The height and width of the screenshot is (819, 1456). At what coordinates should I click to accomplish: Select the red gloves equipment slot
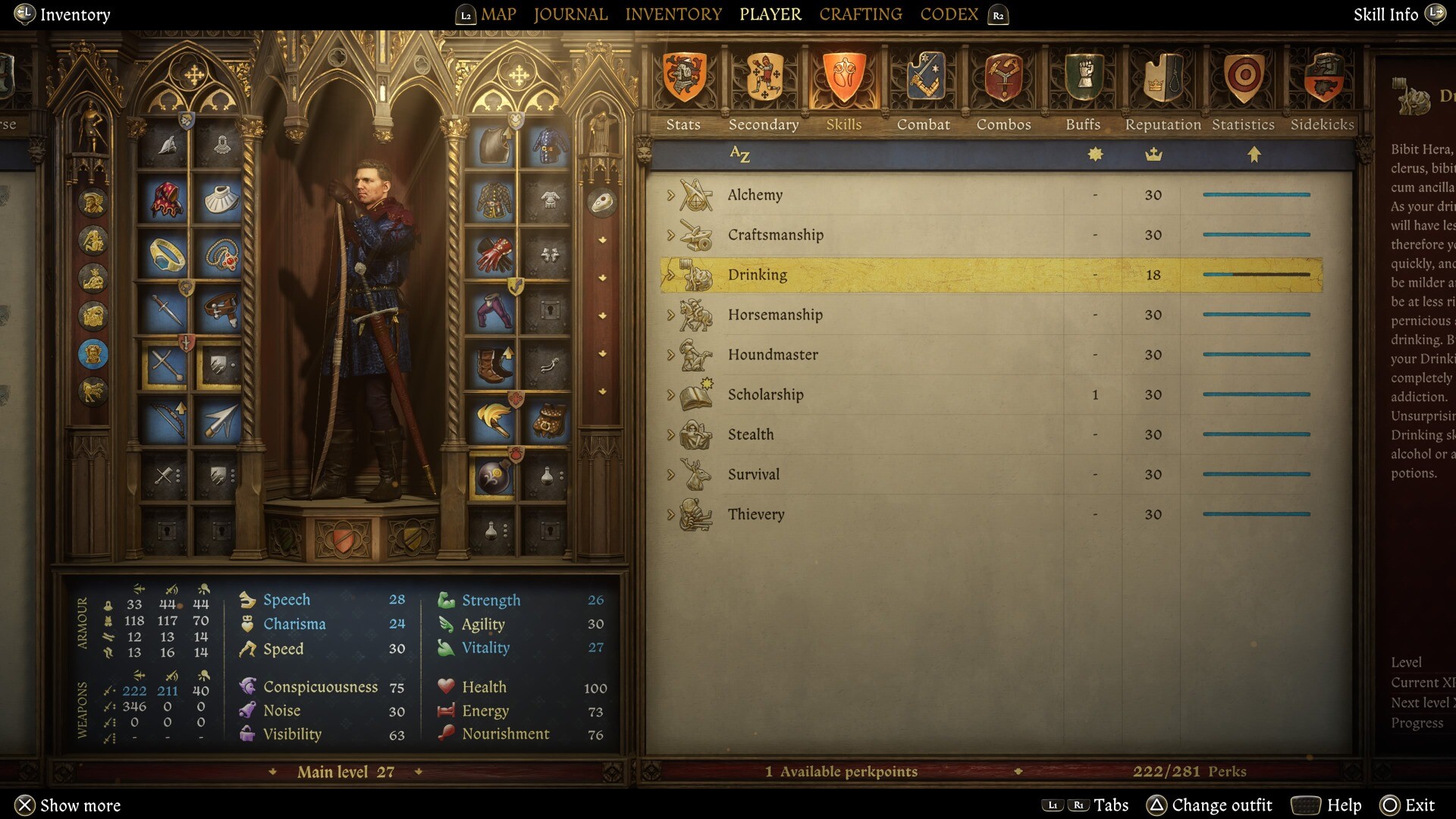pyautogui.click(x=494, y=255)
